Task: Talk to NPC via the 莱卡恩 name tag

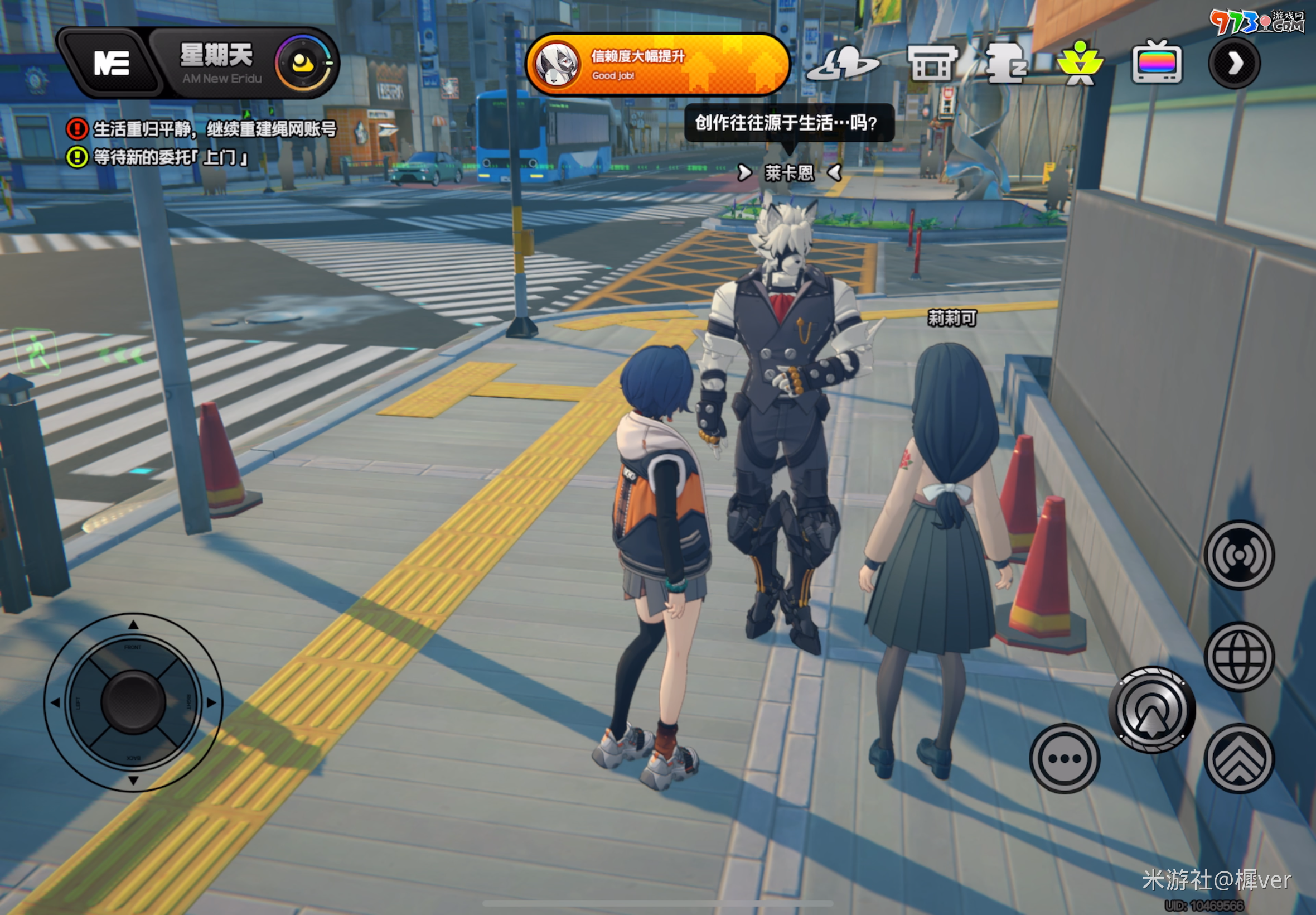Action: pyautogui.click(x=789, y=172)
